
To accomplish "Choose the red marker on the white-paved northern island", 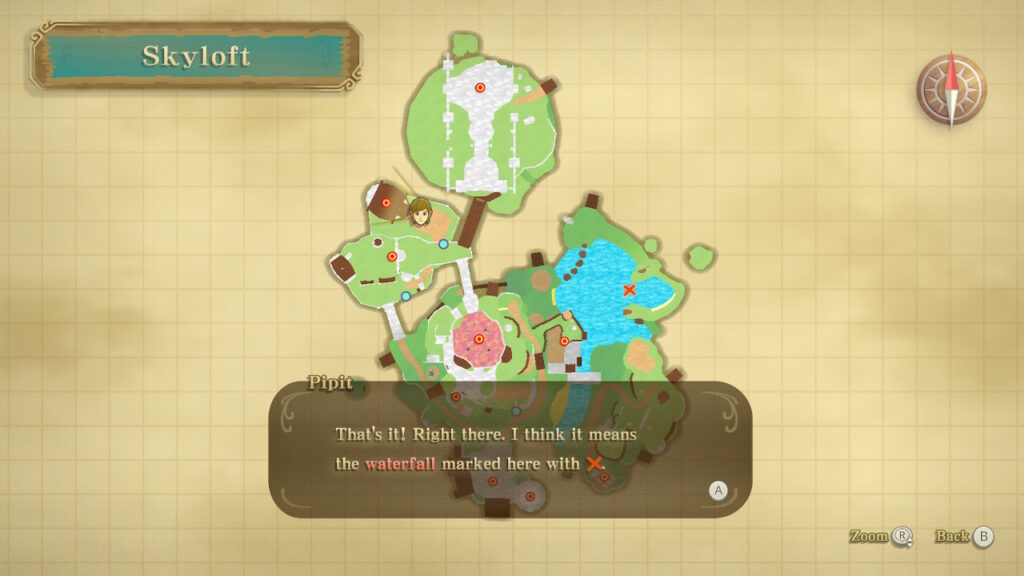I will click(x=480, y=88).
